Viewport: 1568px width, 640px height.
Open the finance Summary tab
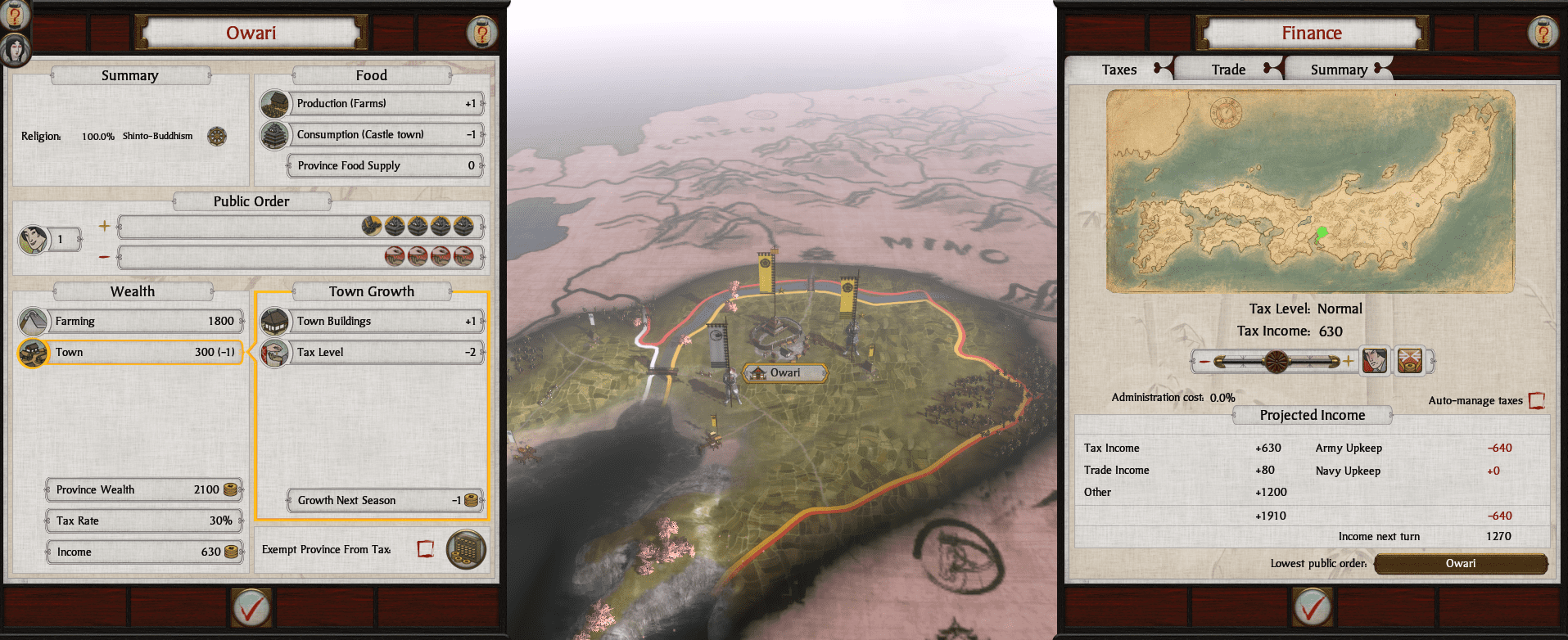point(1339,70)
